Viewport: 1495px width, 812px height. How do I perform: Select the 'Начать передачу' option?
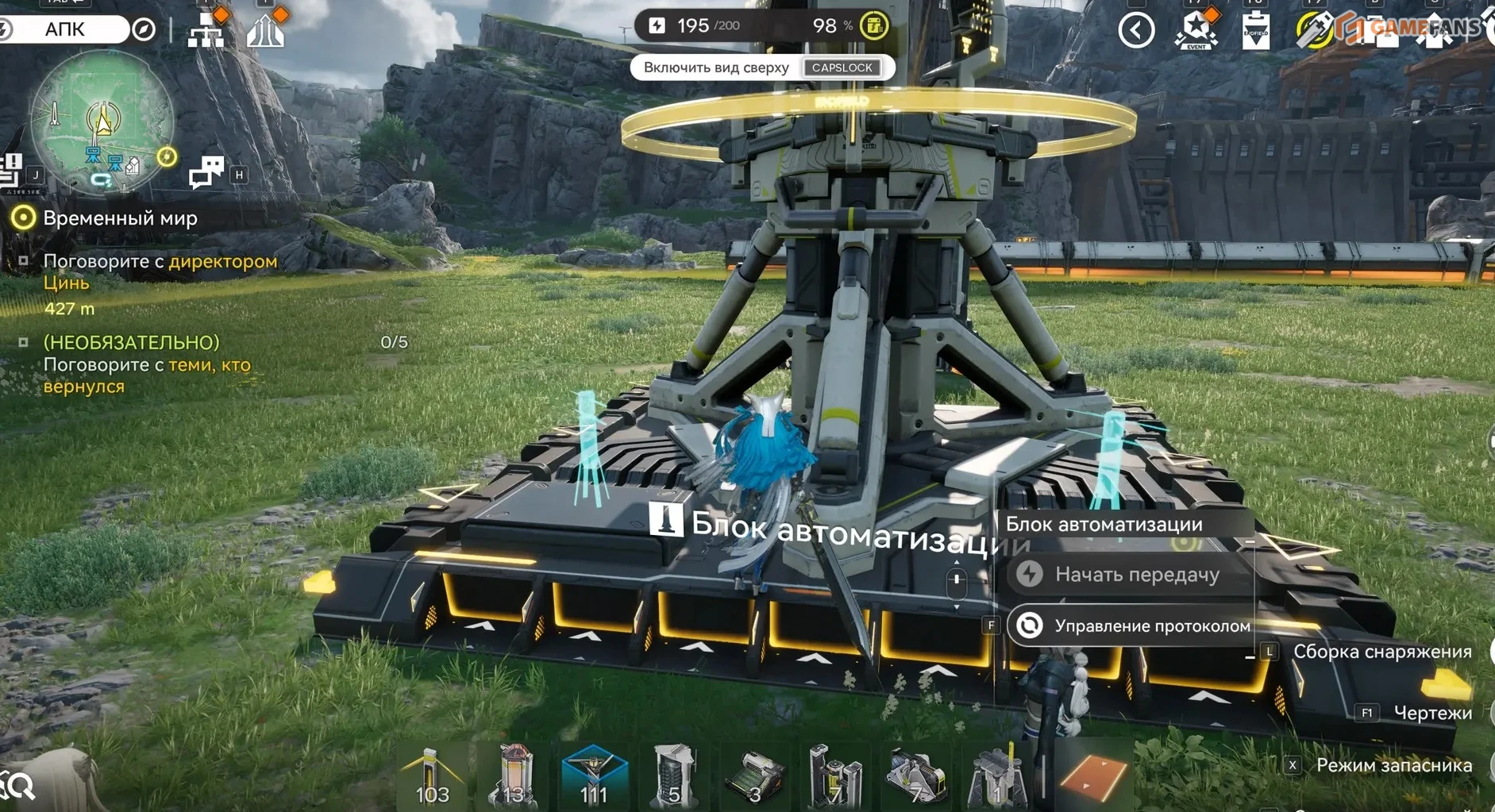(1134, 574)
